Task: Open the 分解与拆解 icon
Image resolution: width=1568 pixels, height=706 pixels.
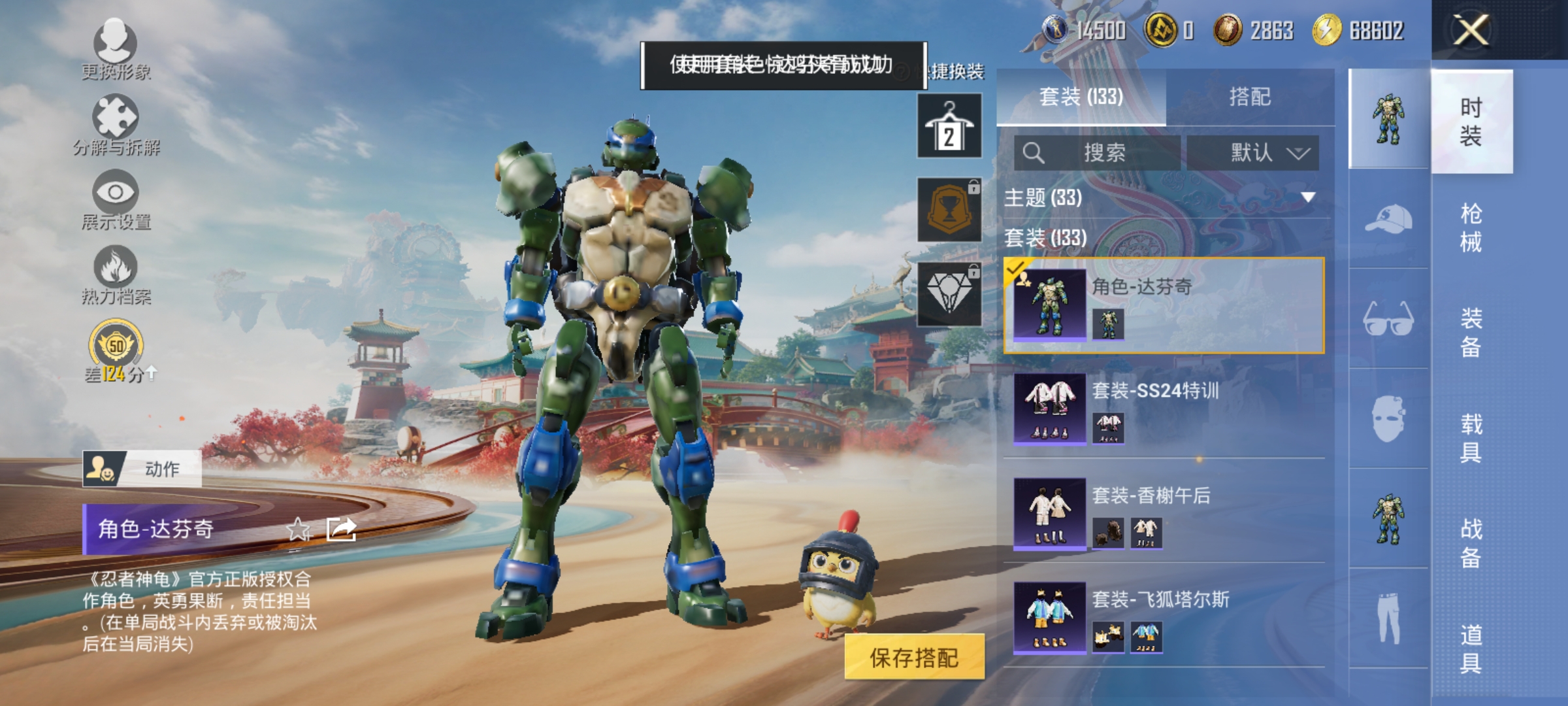Action: (x=116, y=116)
